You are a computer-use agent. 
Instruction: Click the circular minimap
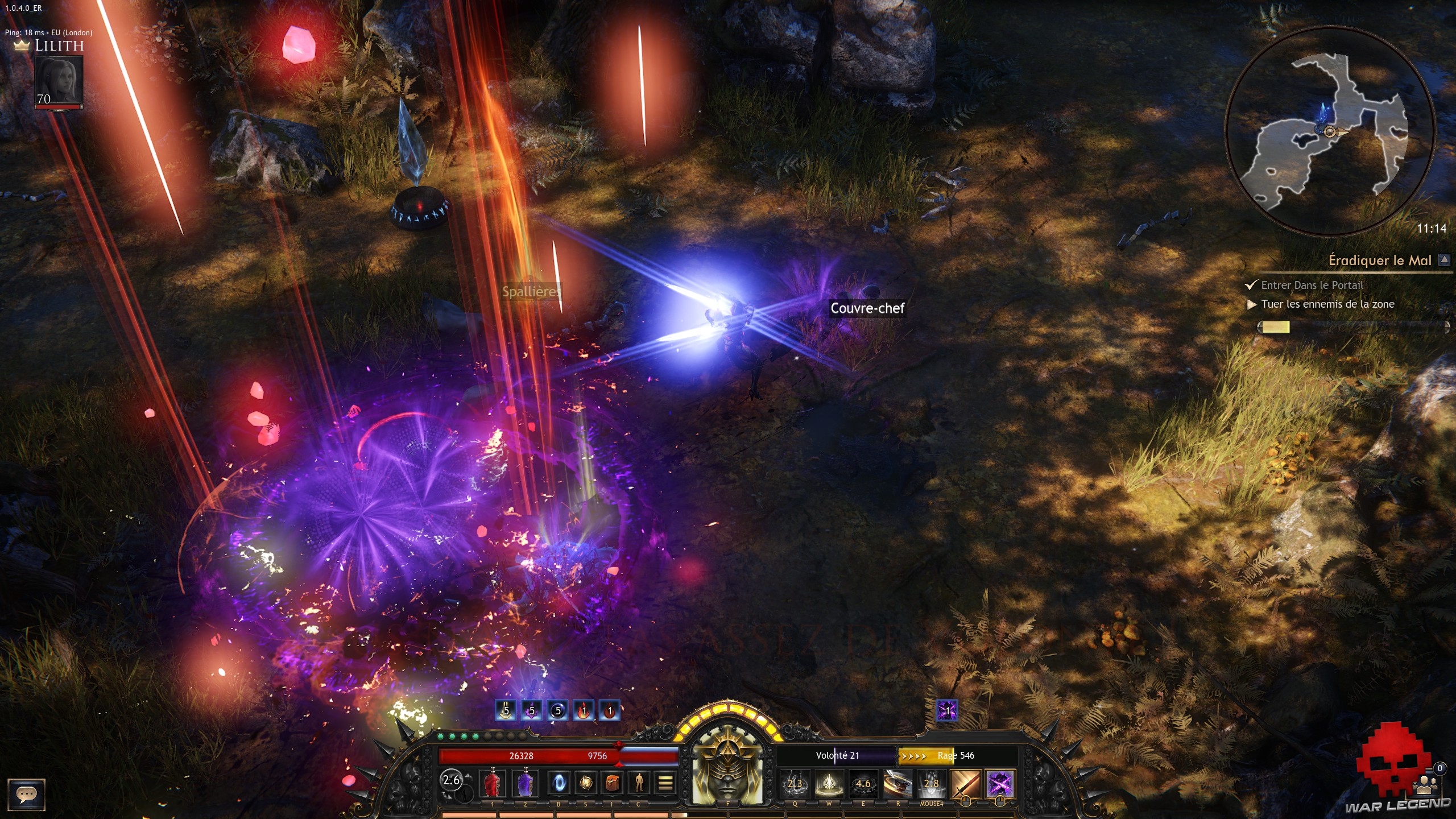(1330, 132)
